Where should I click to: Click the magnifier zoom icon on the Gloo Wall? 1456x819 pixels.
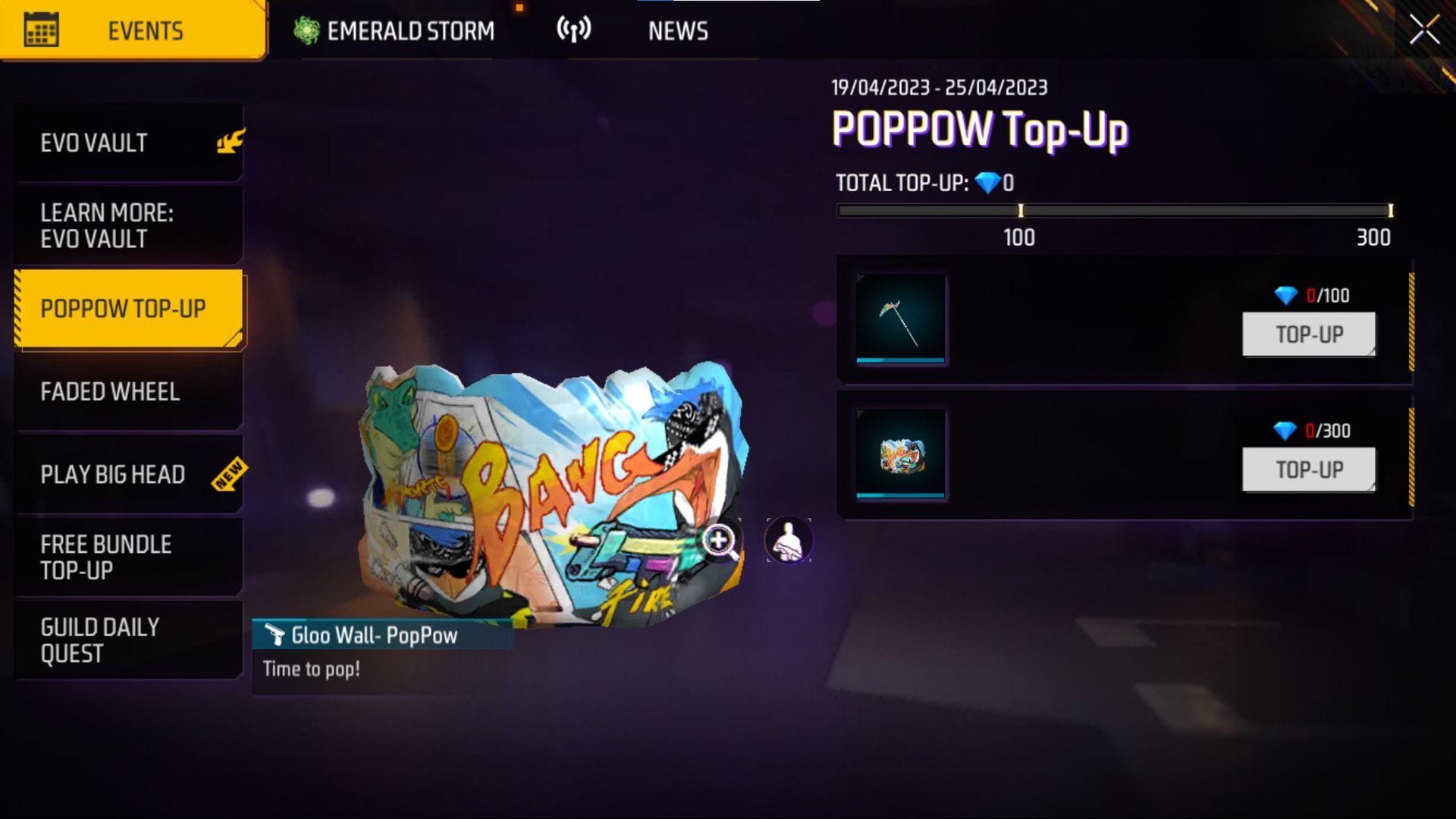719,540
